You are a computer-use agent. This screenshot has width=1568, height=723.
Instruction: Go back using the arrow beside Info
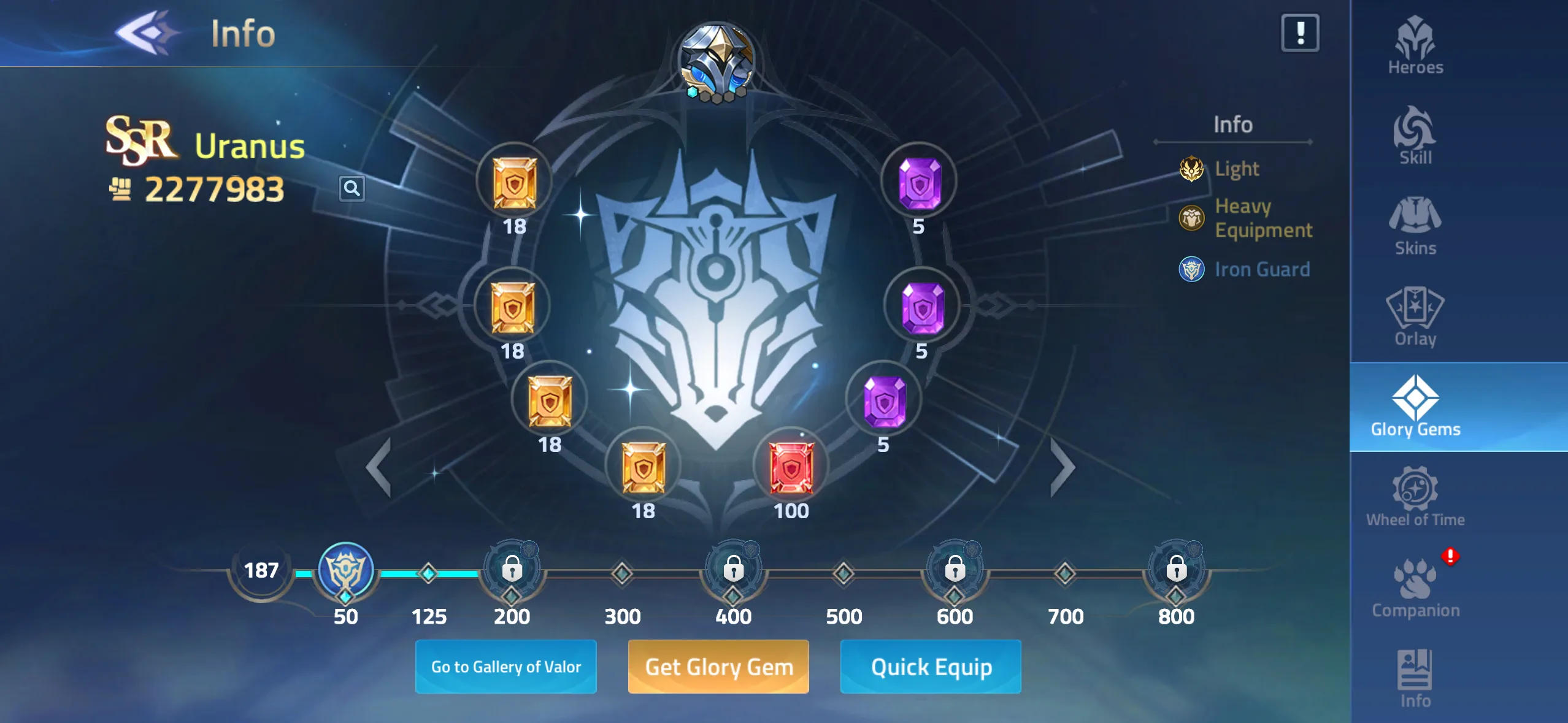point(147,33)
